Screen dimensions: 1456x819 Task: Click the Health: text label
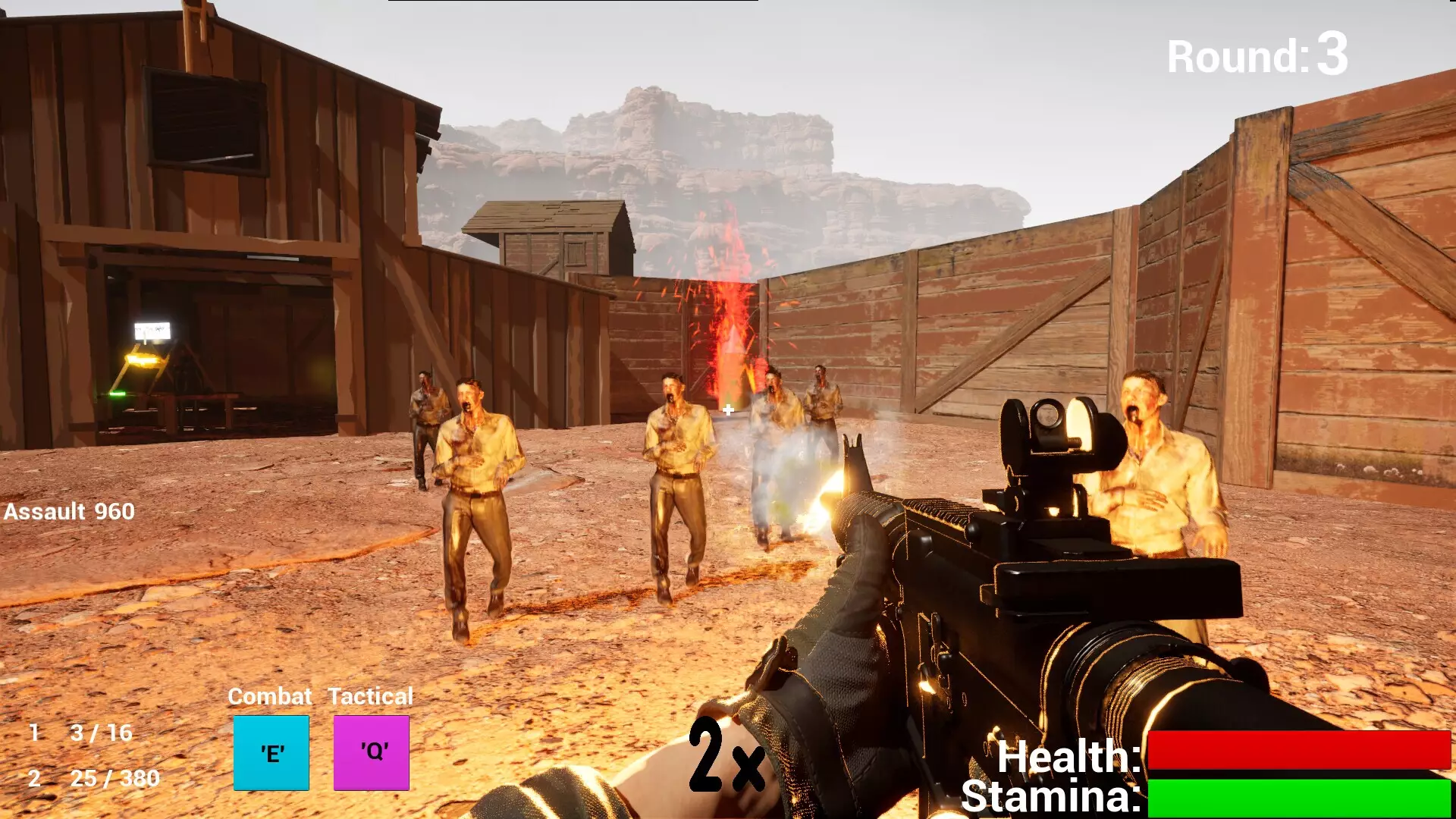(1068, 758)
